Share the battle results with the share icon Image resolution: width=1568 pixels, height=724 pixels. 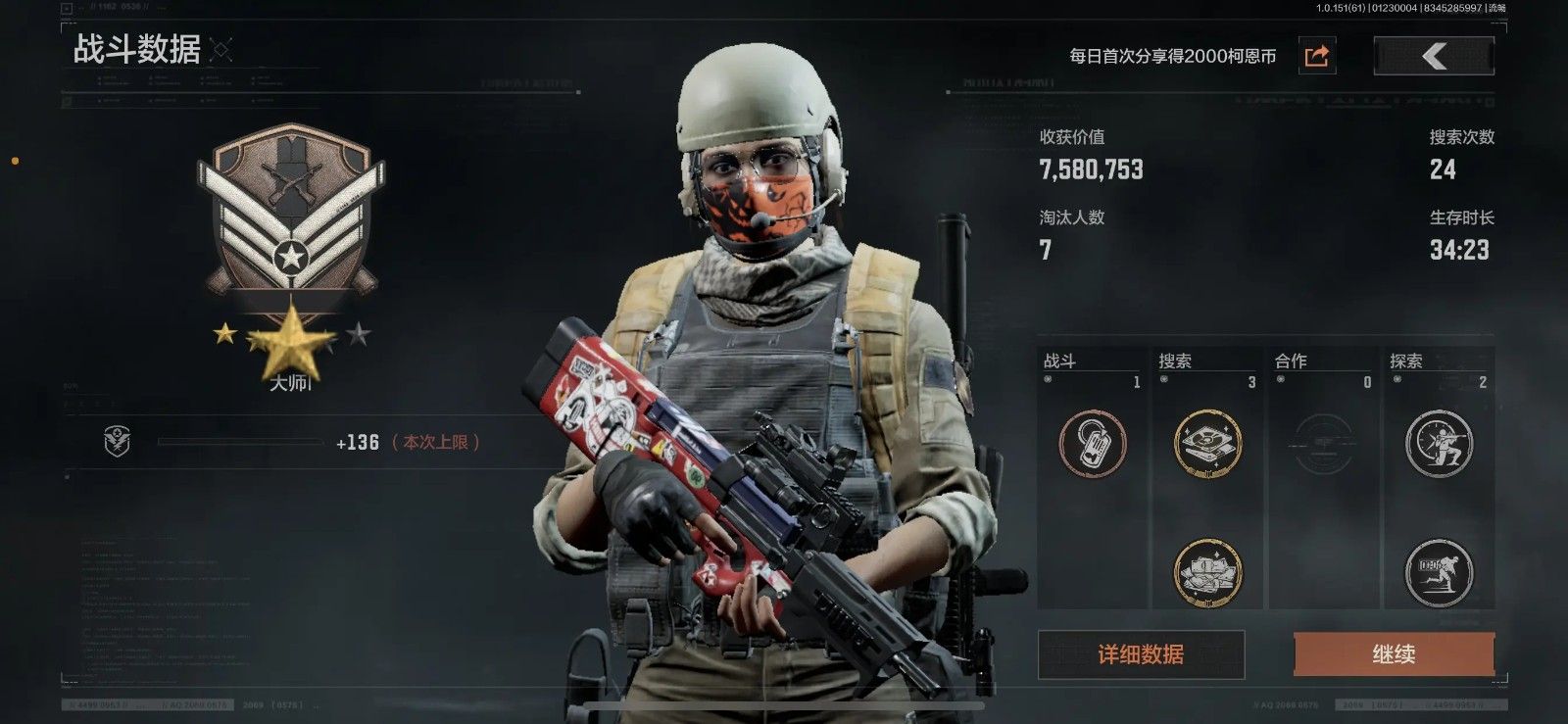[x=1317, y=56]
